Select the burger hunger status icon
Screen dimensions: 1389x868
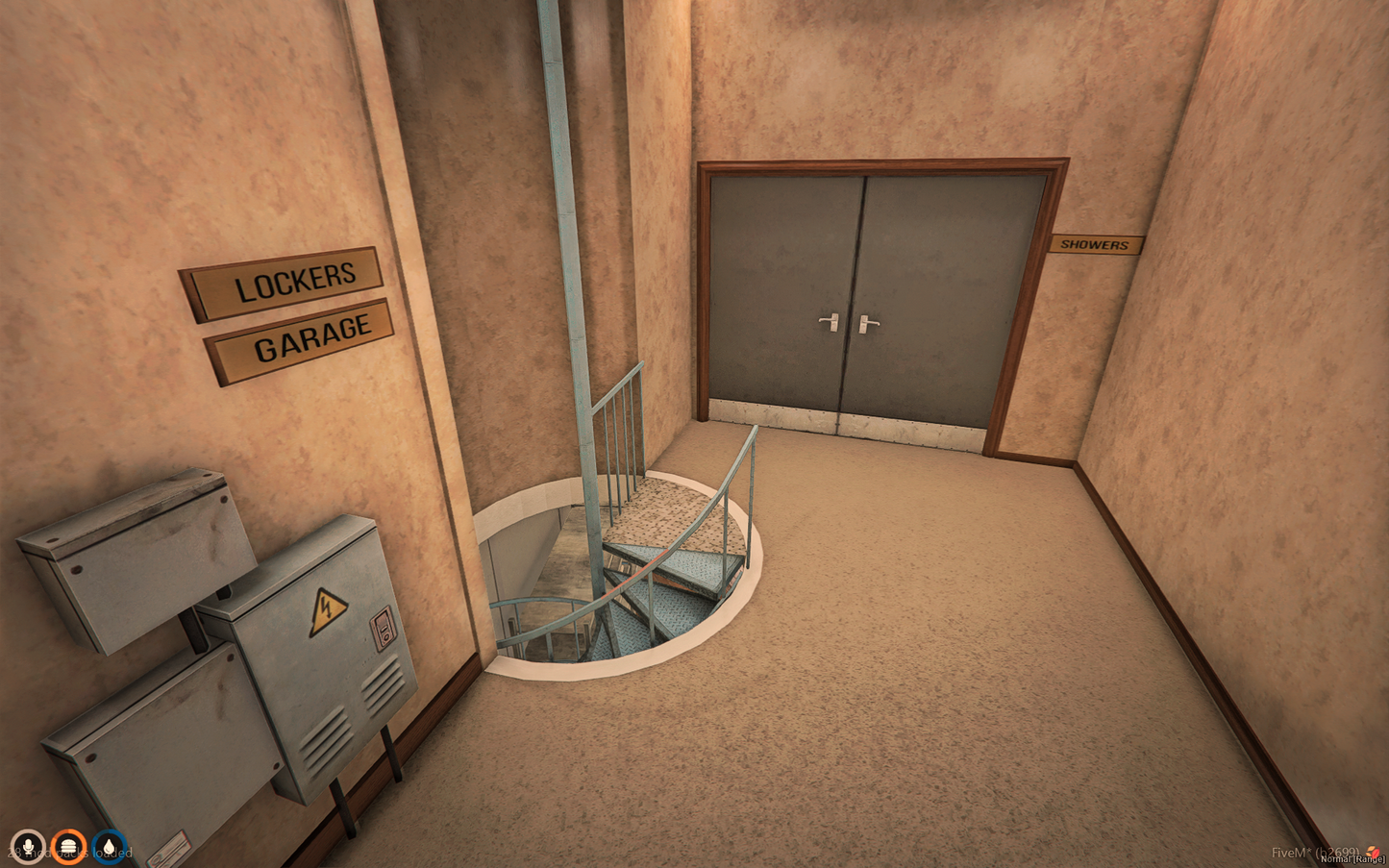click(68, 847)
